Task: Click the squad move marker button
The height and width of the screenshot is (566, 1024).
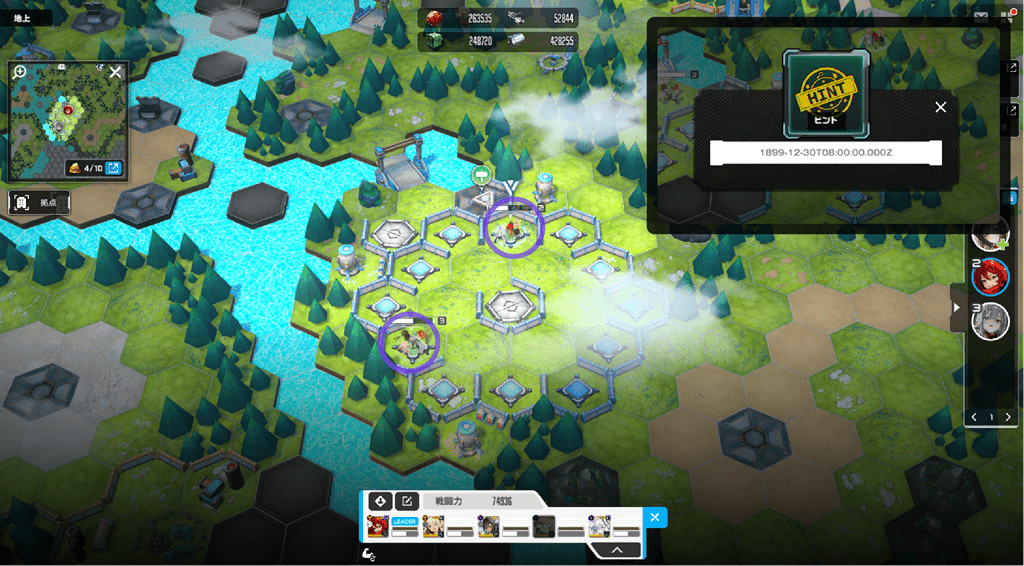Action: point(379,501)
